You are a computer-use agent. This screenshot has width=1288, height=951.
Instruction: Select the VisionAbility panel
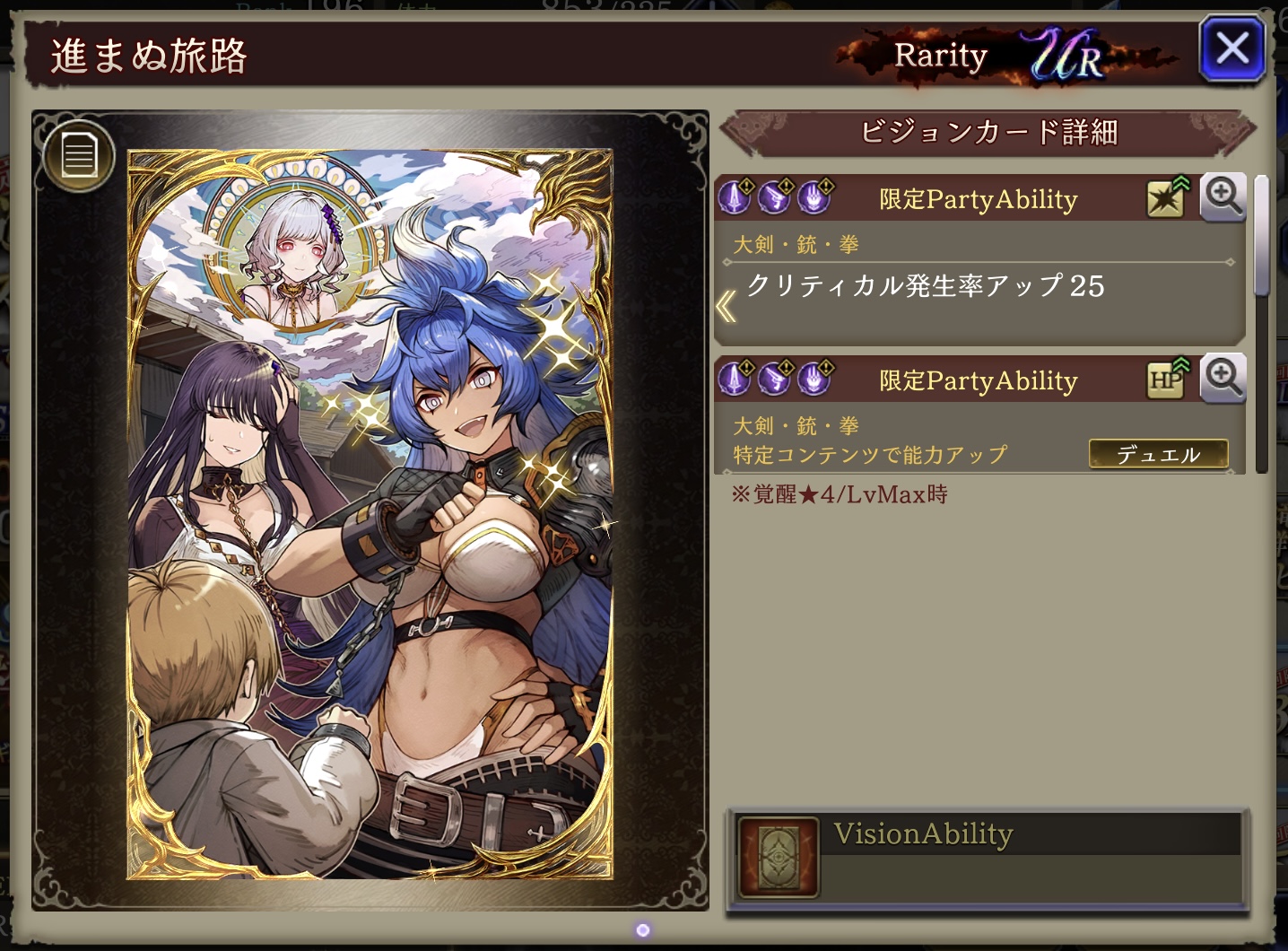tap(987, 859)
